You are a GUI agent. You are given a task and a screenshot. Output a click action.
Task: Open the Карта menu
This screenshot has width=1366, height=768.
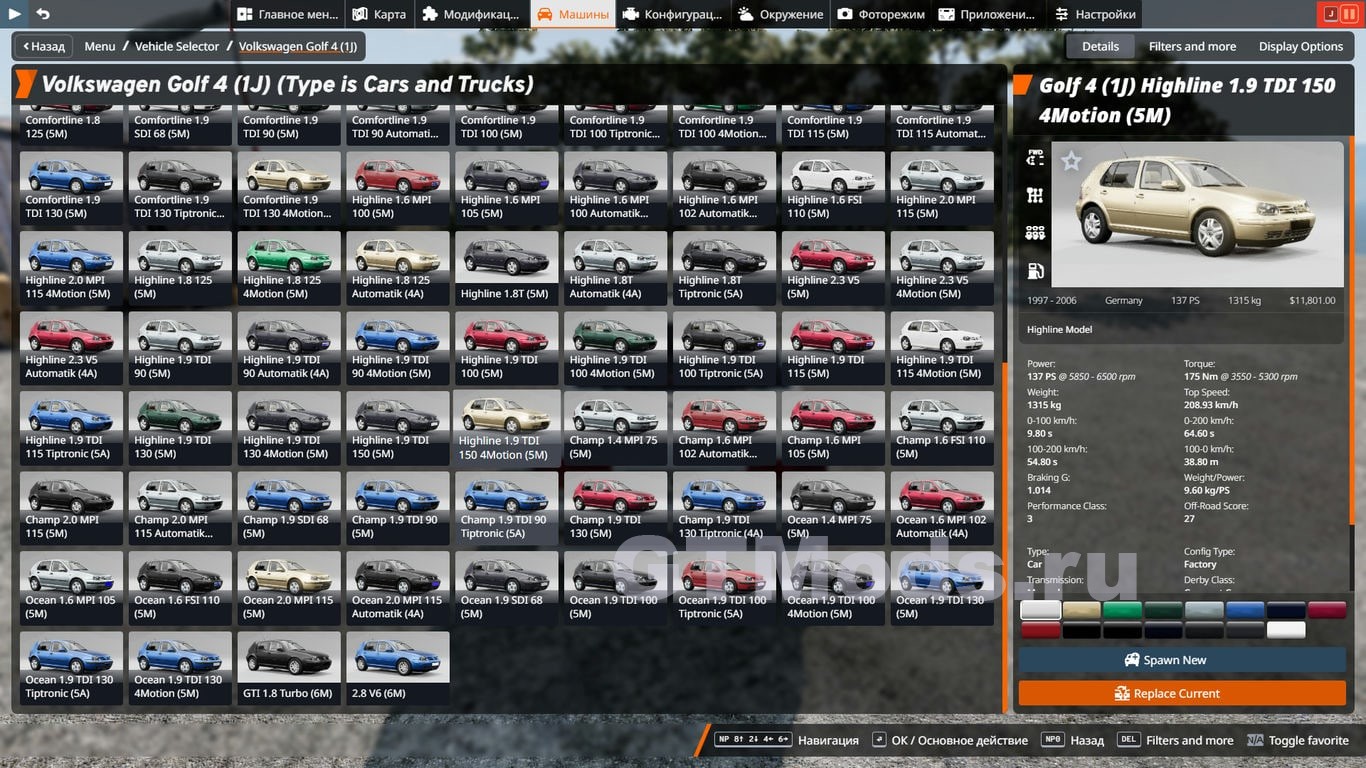point(379,14)
